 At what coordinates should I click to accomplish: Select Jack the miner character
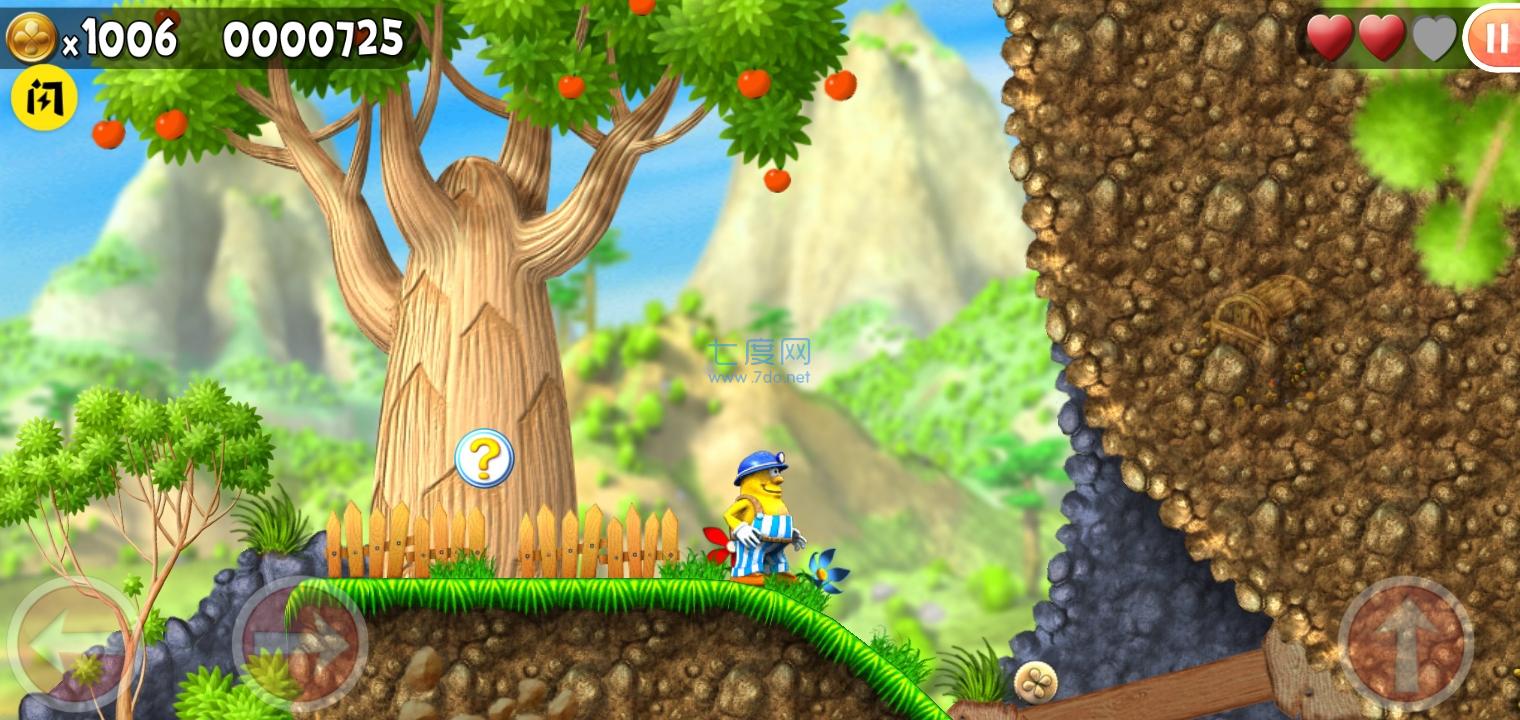pos(762,510)
